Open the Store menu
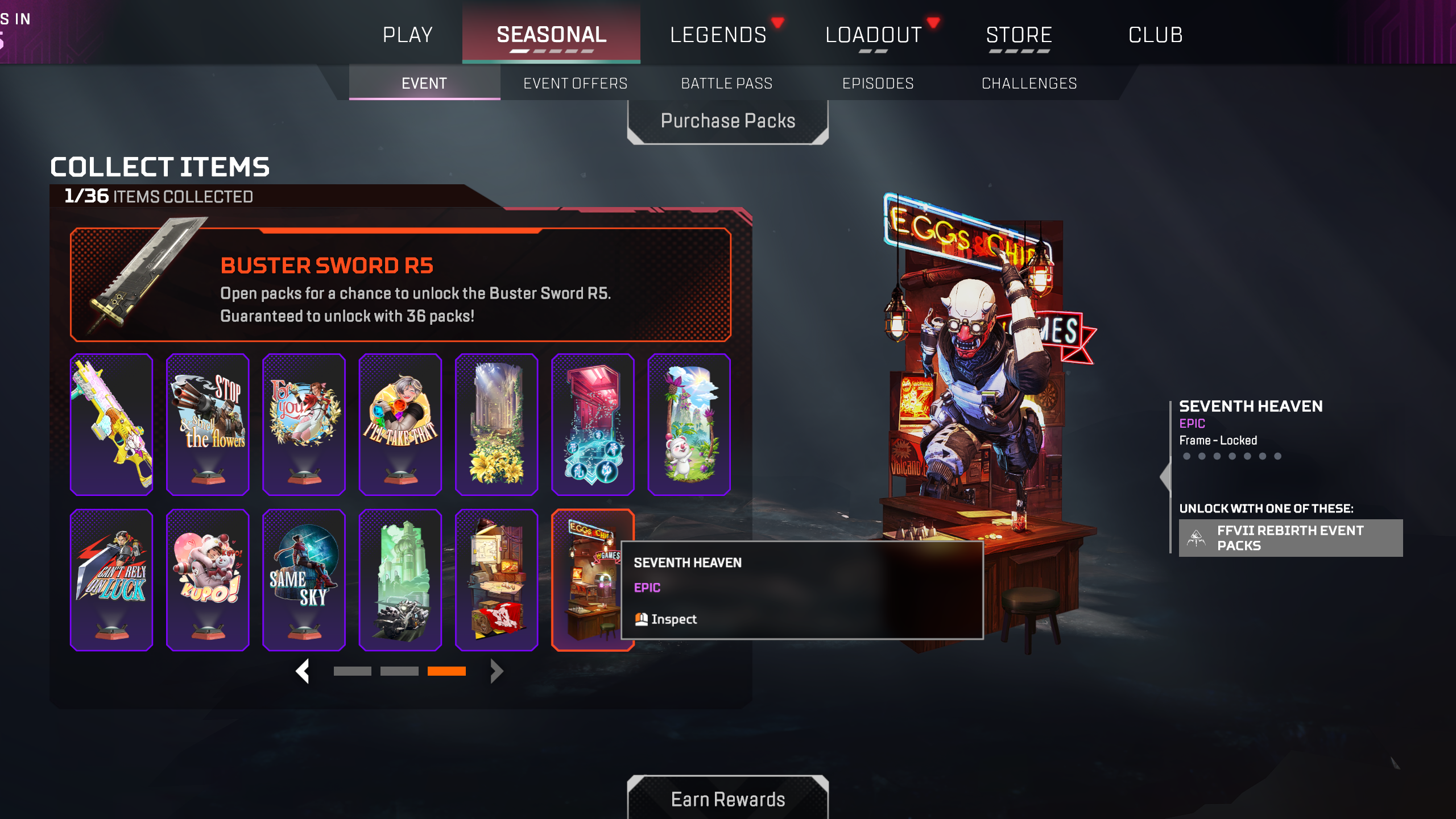Image resolution: width=1456 pixels, height=819 pixels. pos(1019,34)
